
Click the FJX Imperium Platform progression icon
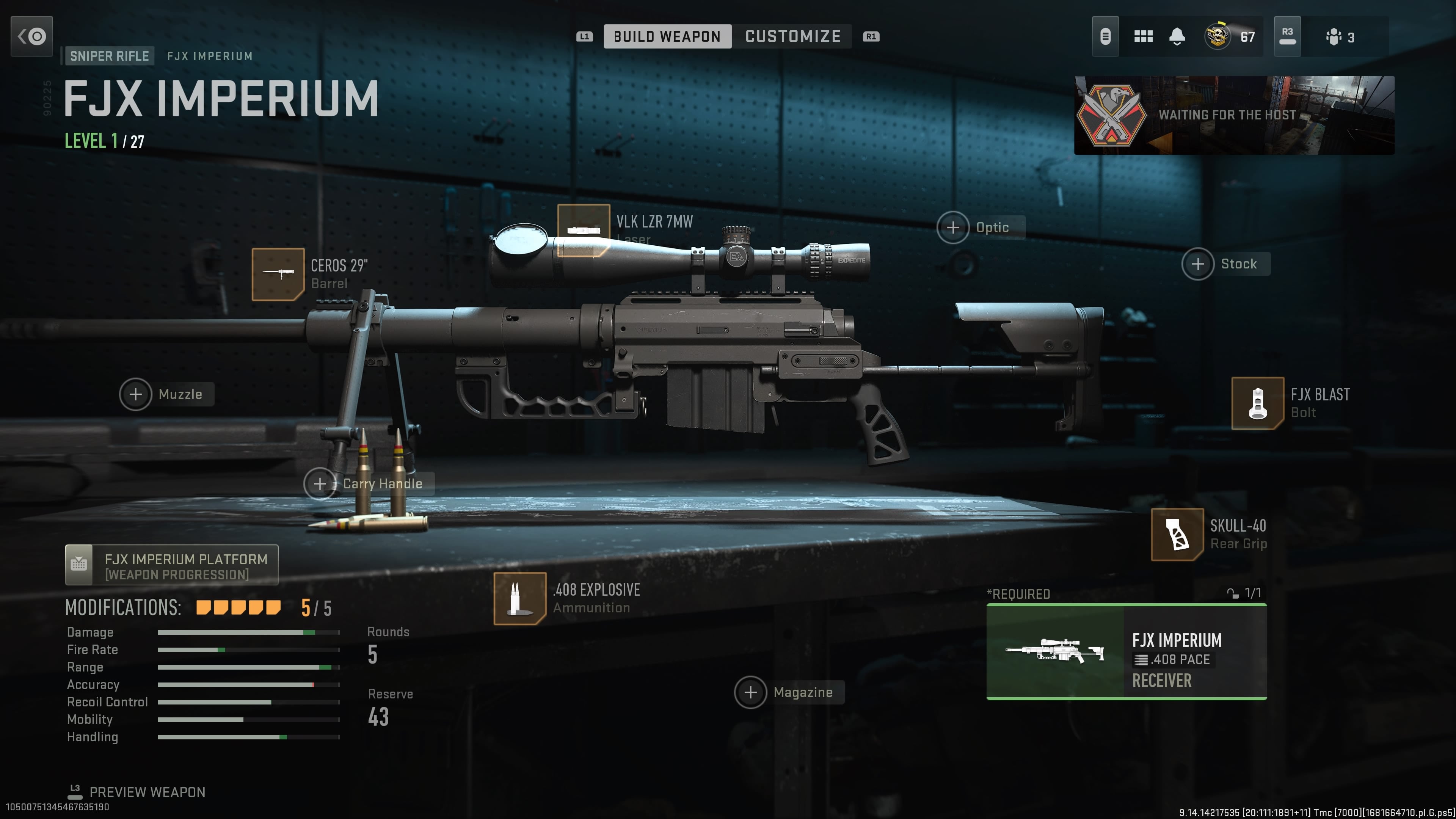point(80,565)
